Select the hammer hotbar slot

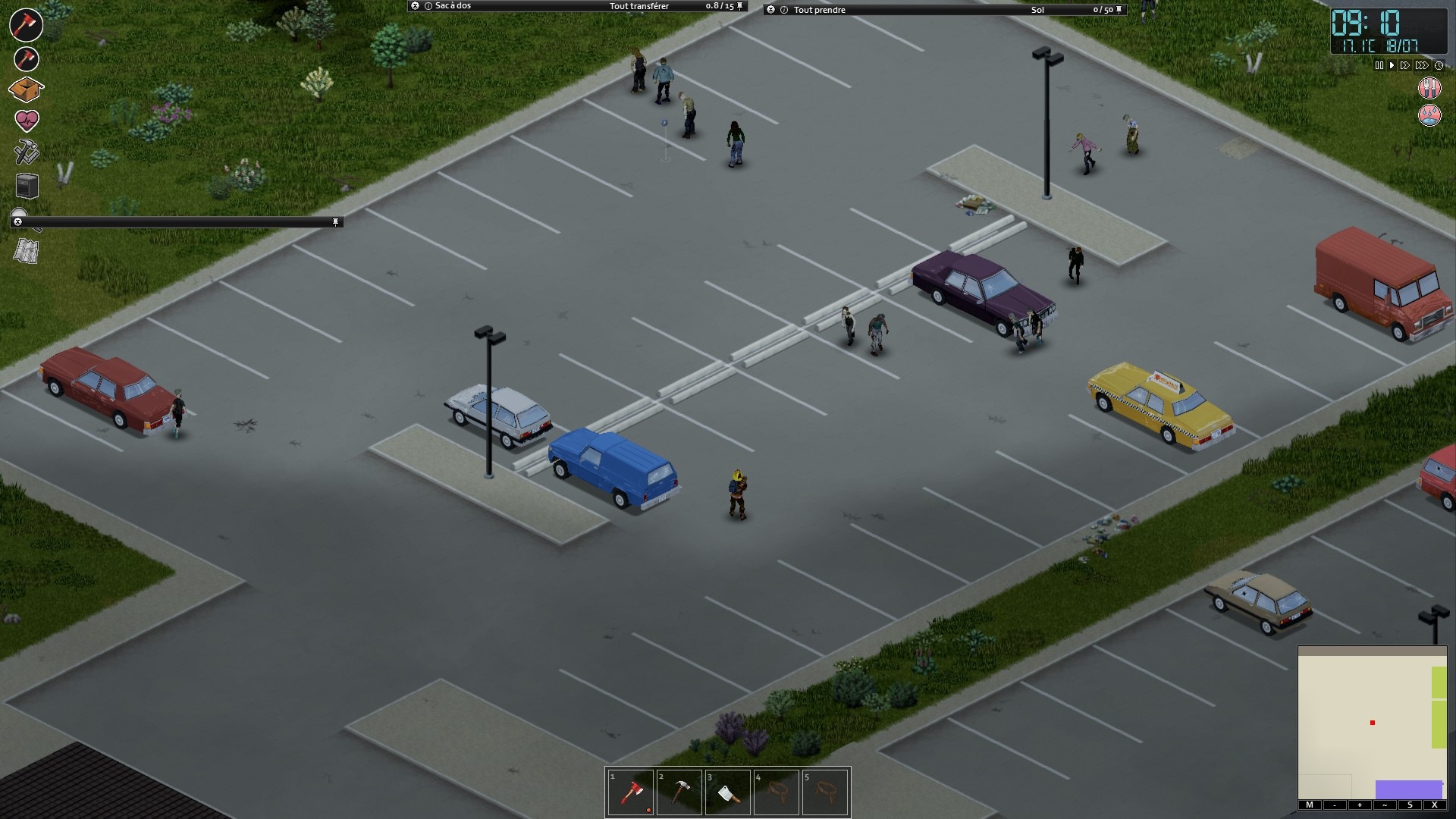point(679,793)
